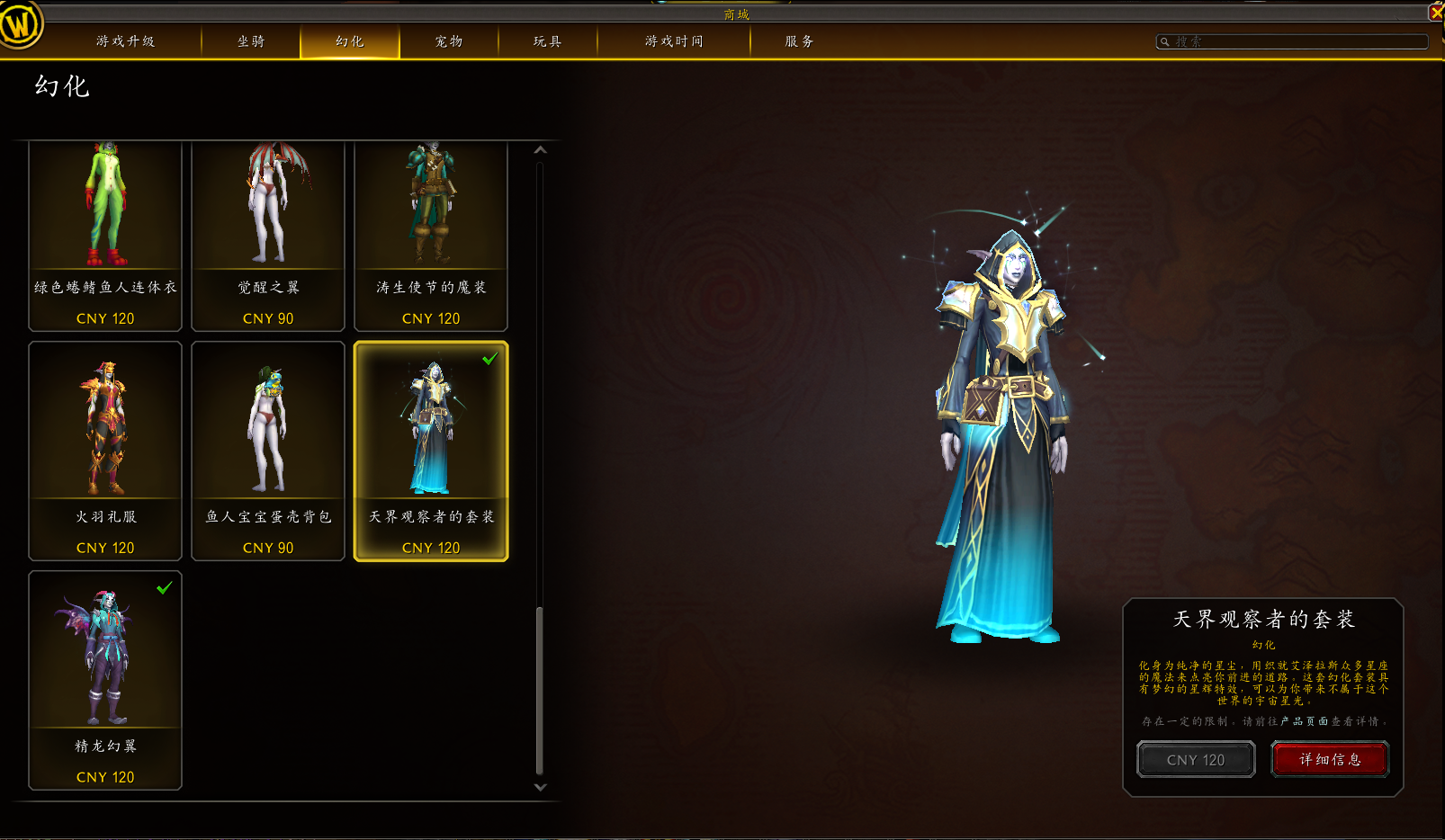Screen dimensions: 1445x840
Task: Select the 天界观察者的套装 item card
Action: pos(431,450)
